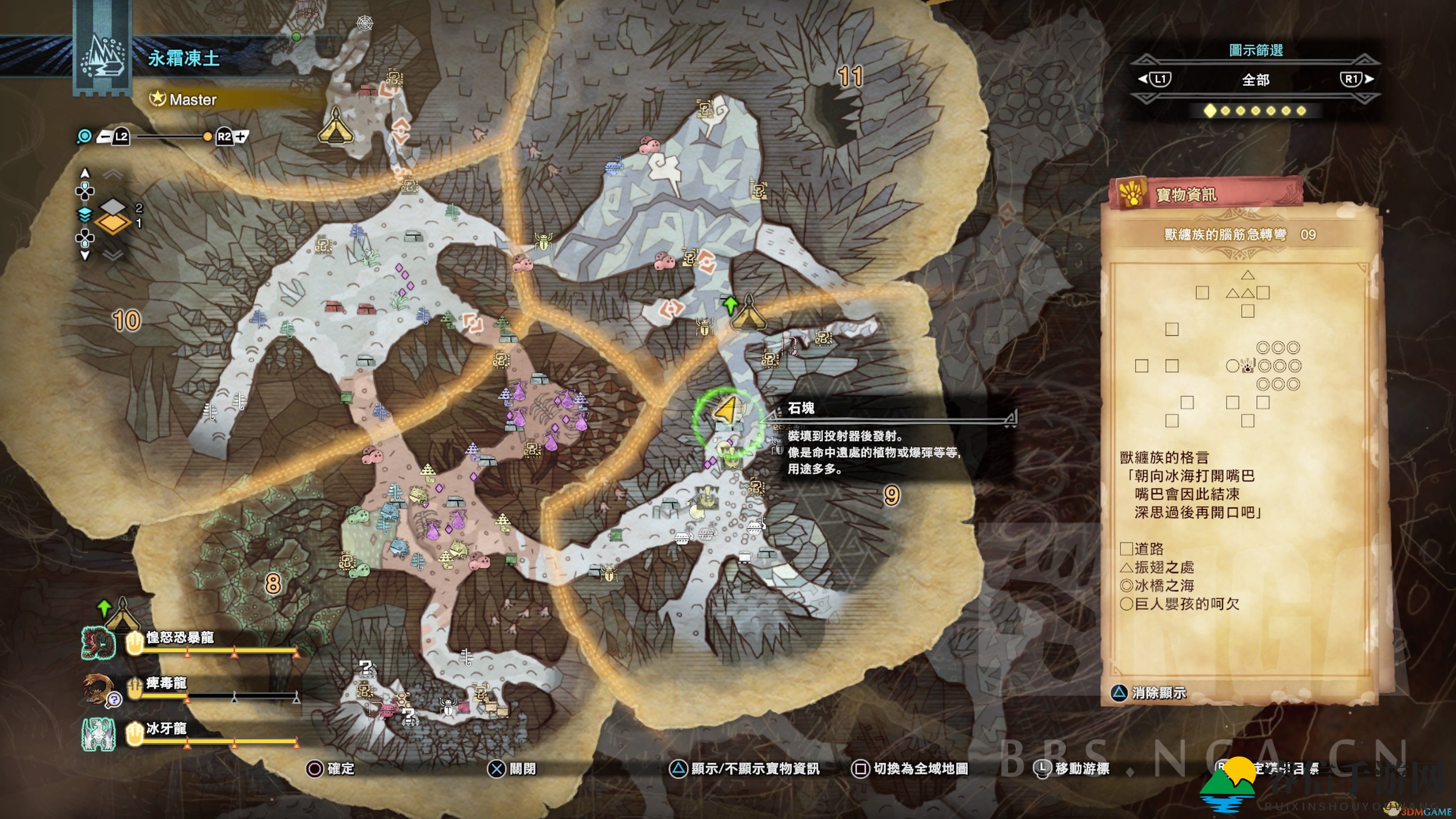Click the right arrow of icon filter
This screenshot has width=1456, height=819.
coord(1357,79)
